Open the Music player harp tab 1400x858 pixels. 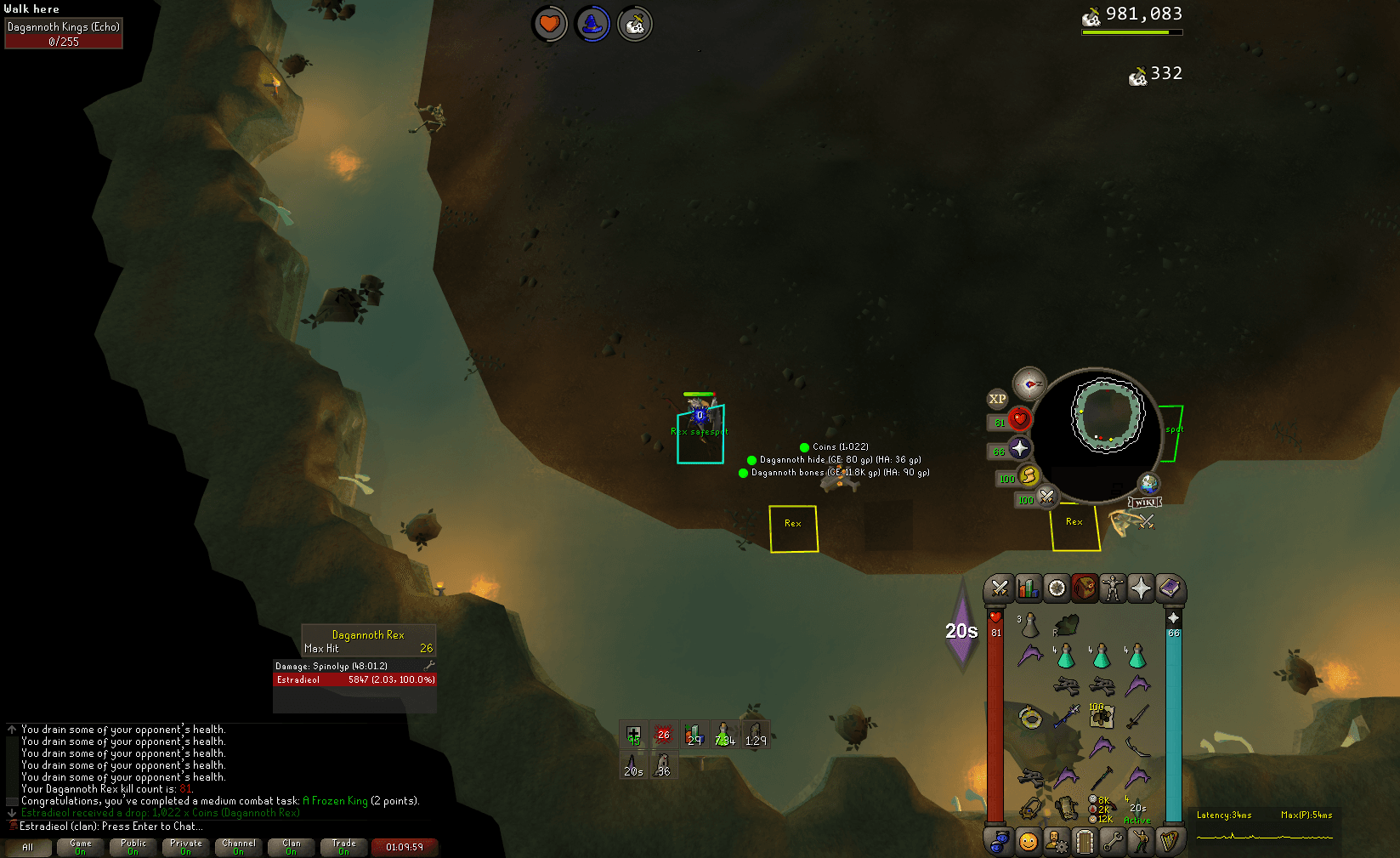(1169, 841)
